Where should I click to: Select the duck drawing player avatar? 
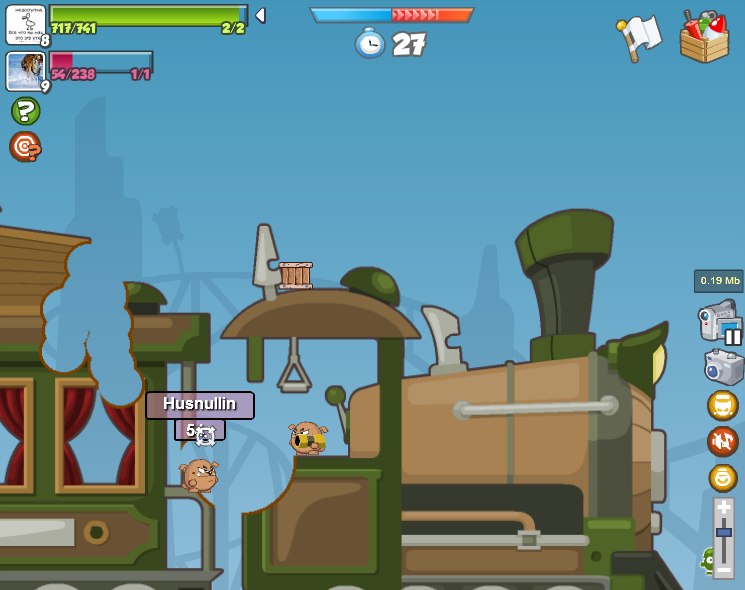[25, 24]
